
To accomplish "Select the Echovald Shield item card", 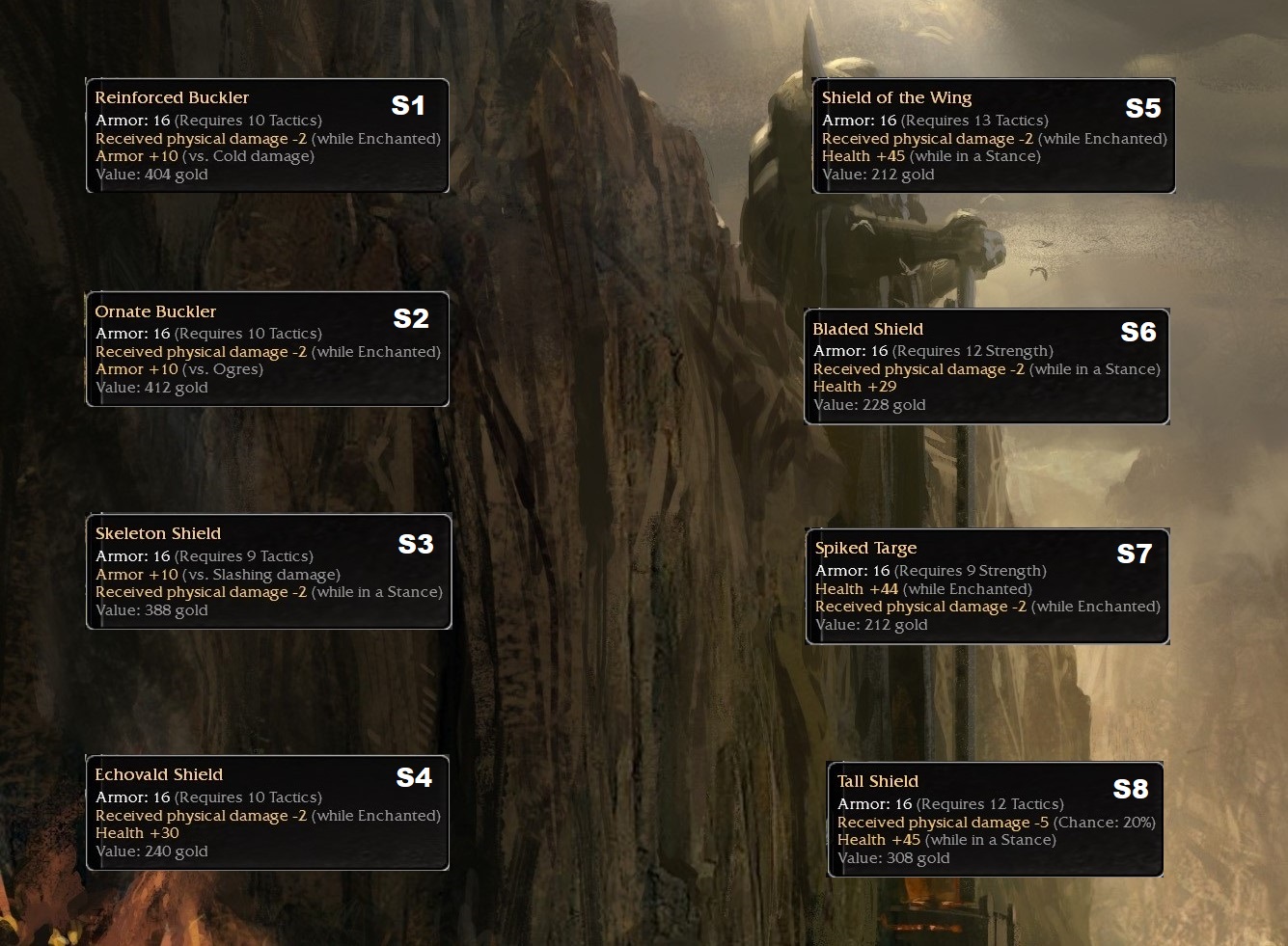I will click(267, 813).
